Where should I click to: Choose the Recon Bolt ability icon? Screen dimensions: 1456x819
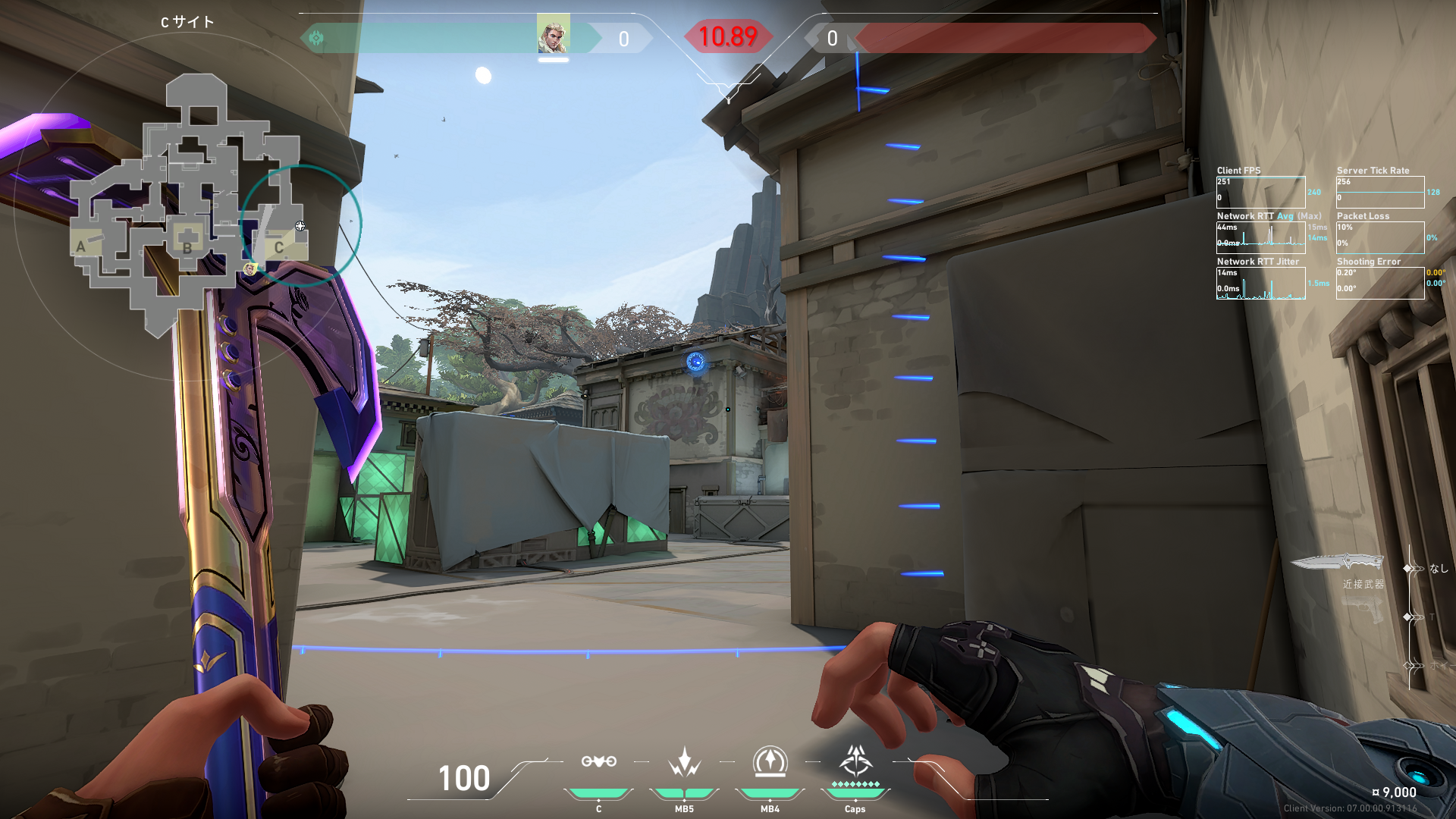pos(770,762)
